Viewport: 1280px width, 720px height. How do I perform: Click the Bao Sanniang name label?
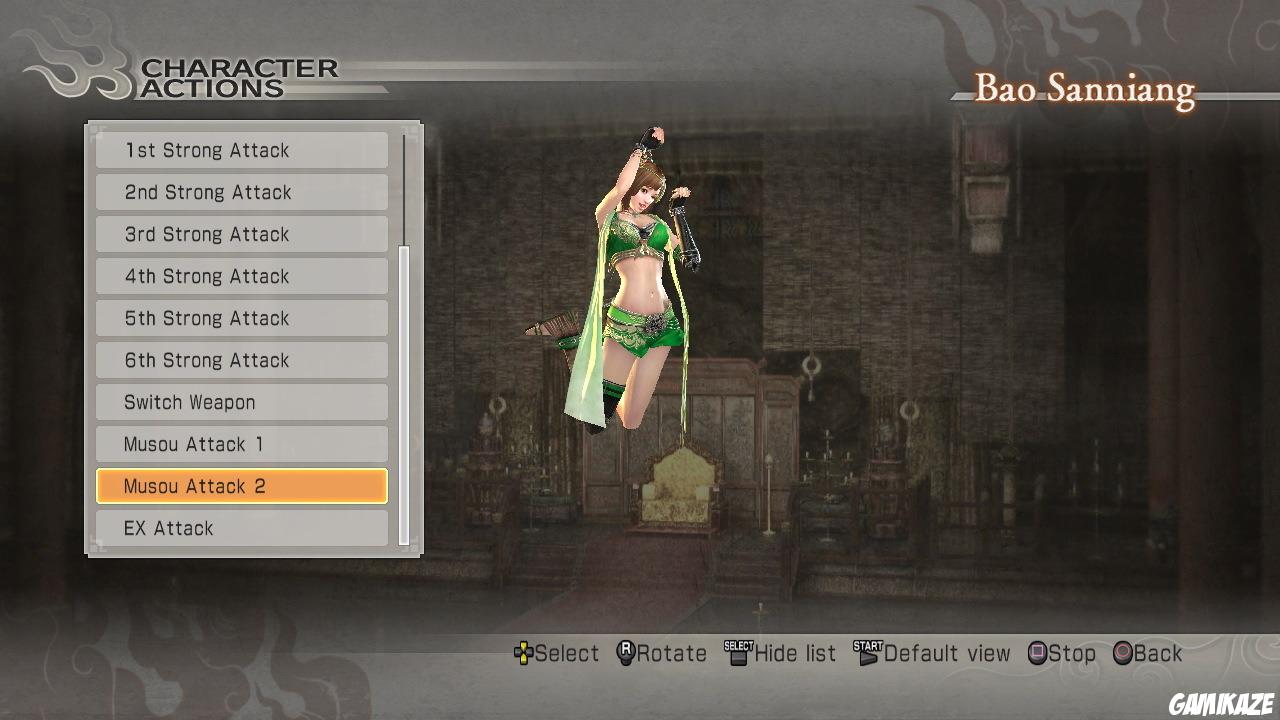tap(1083, 89)
